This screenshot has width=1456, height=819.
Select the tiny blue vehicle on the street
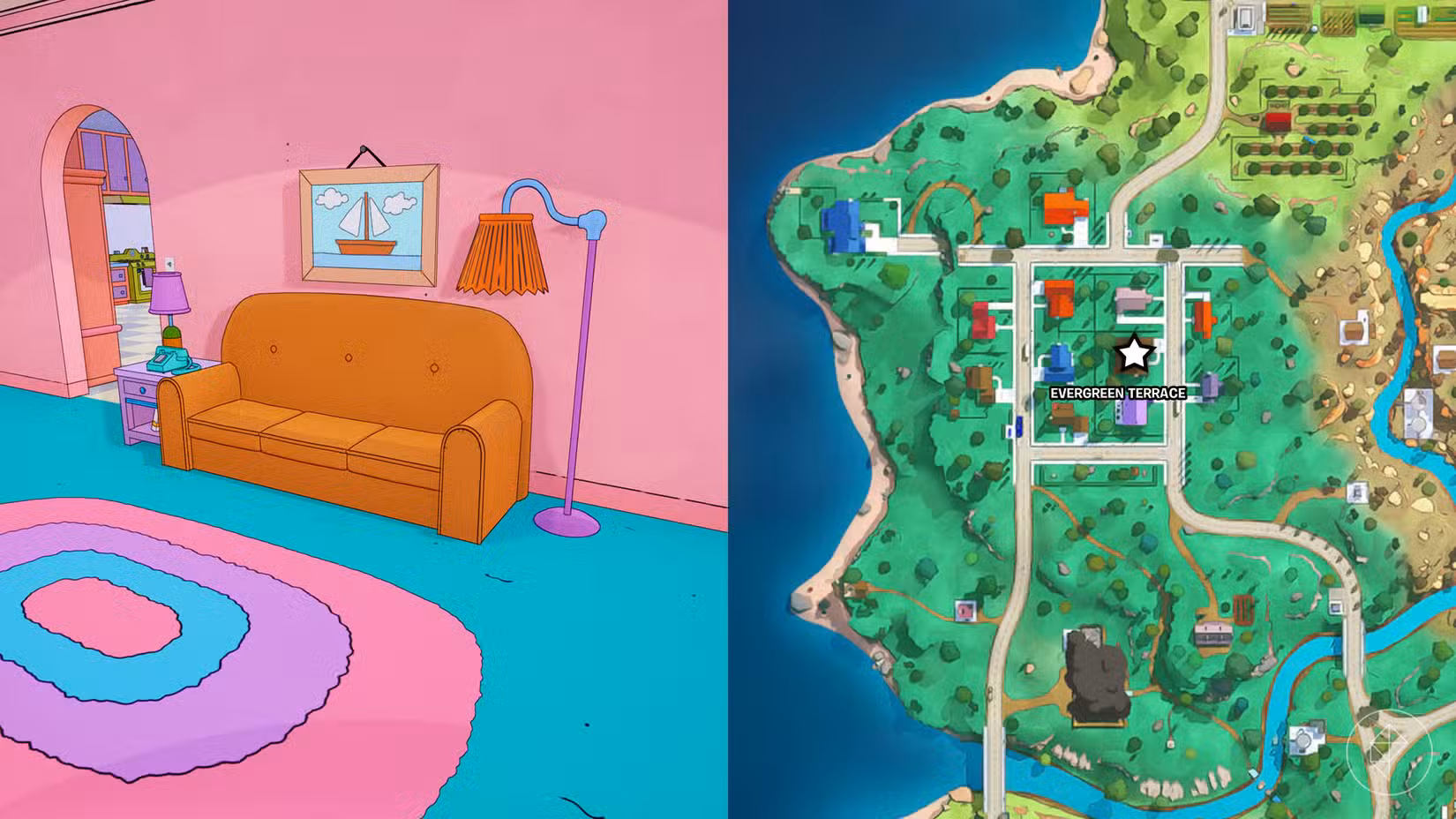pyautogui.click(x=1018, y=425)
